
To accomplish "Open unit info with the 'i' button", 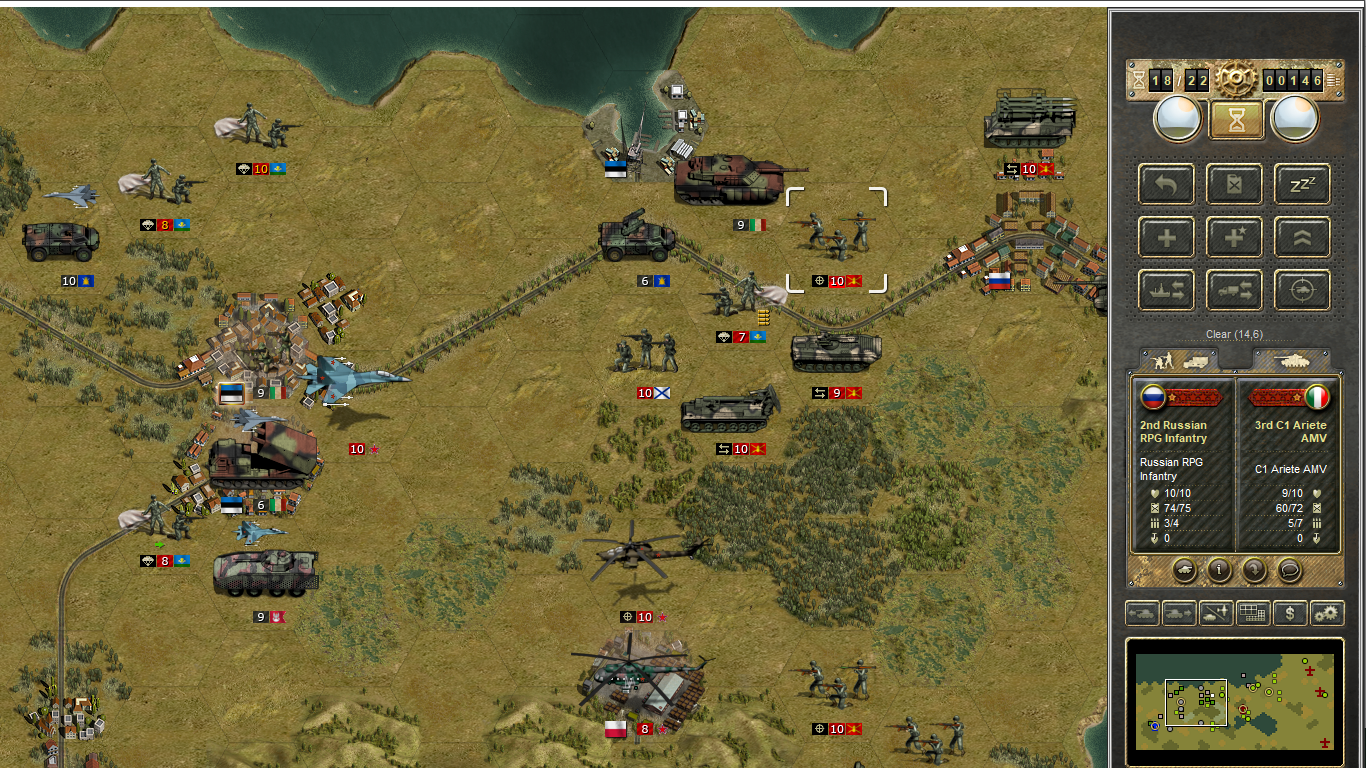I will 1219,570.
